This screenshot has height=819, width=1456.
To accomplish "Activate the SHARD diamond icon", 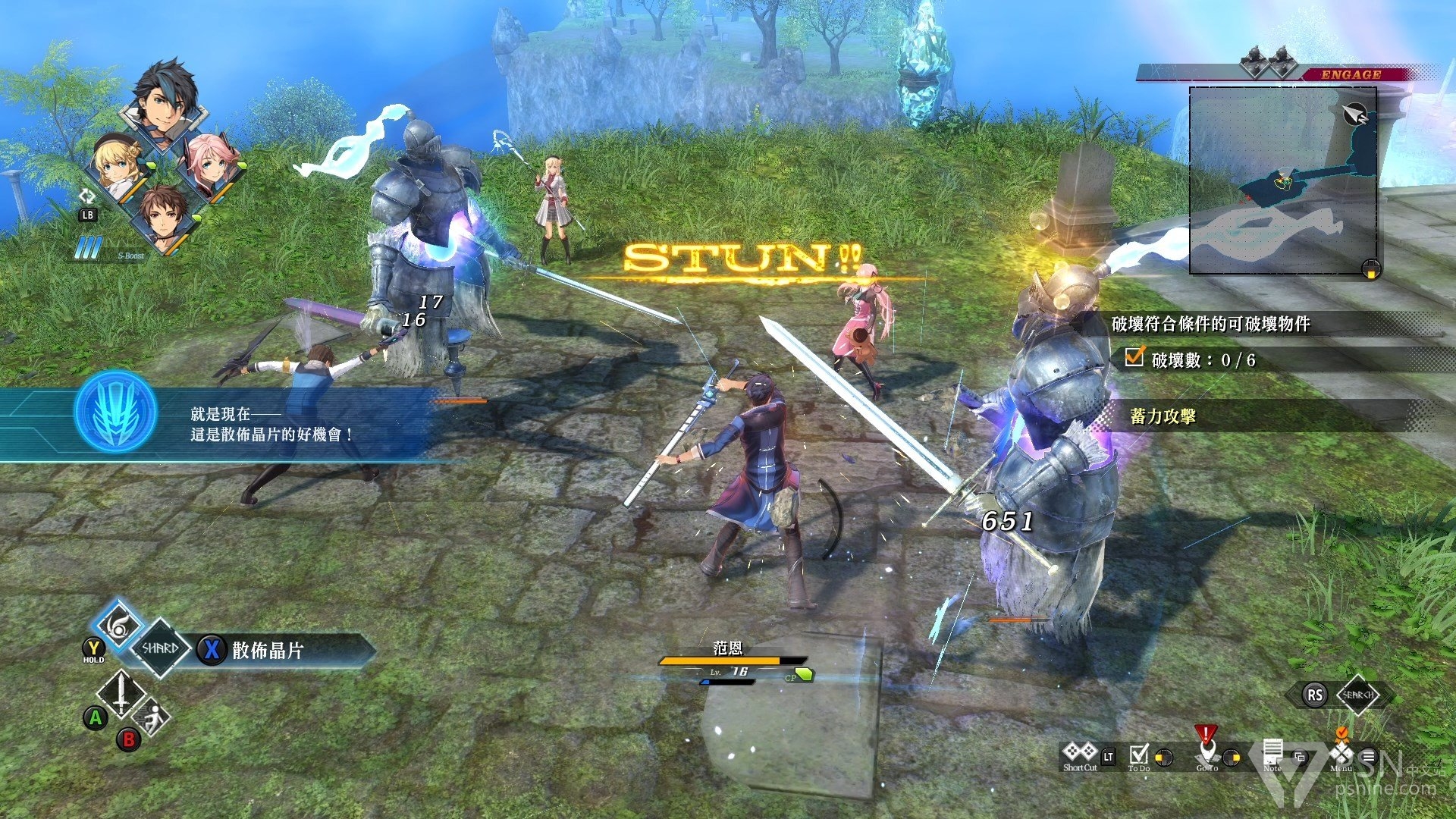I will pyautogui.click(x=160, y=648).
